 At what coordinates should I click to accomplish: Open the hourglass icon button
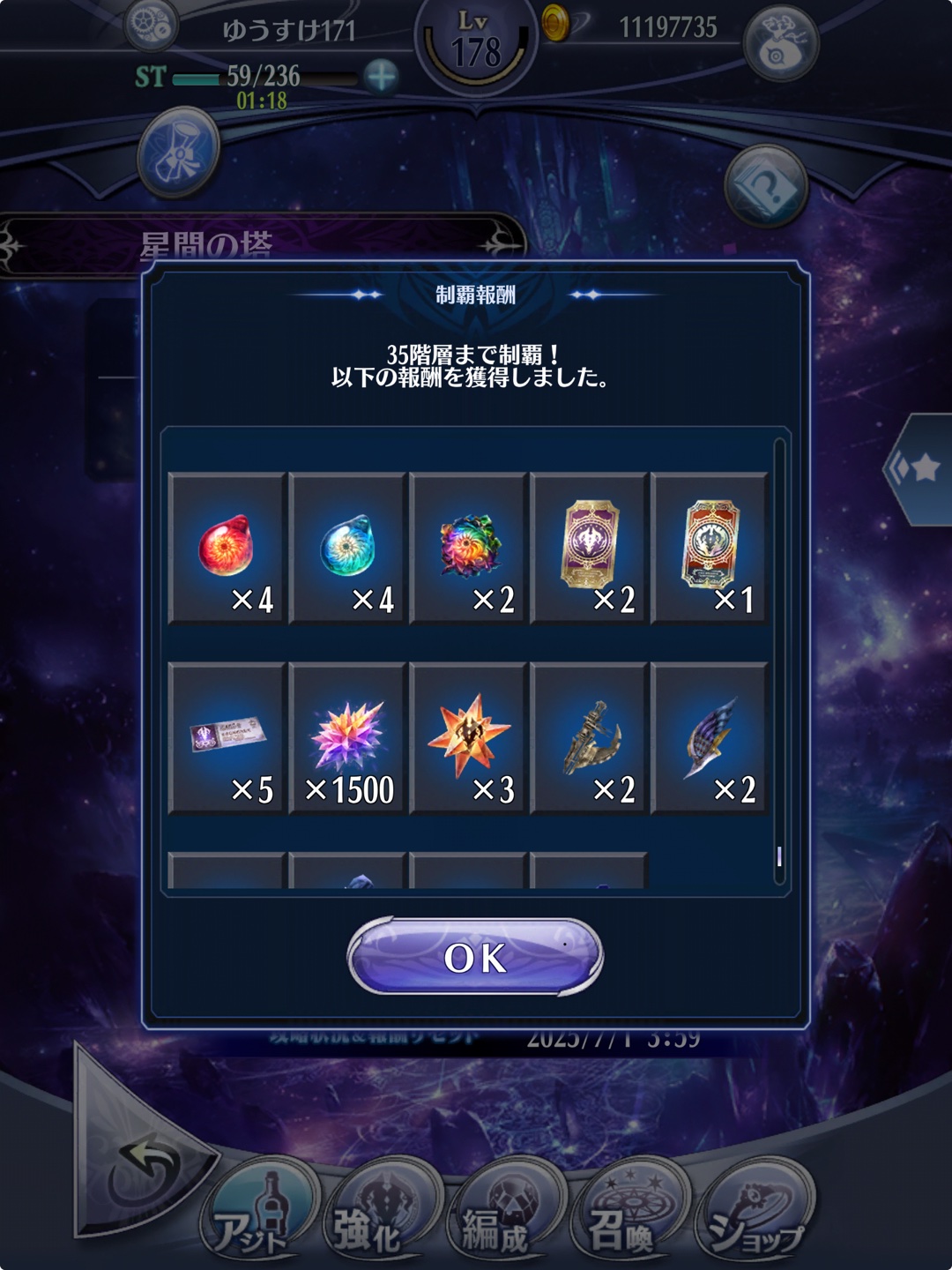click(x=179, y=152)
